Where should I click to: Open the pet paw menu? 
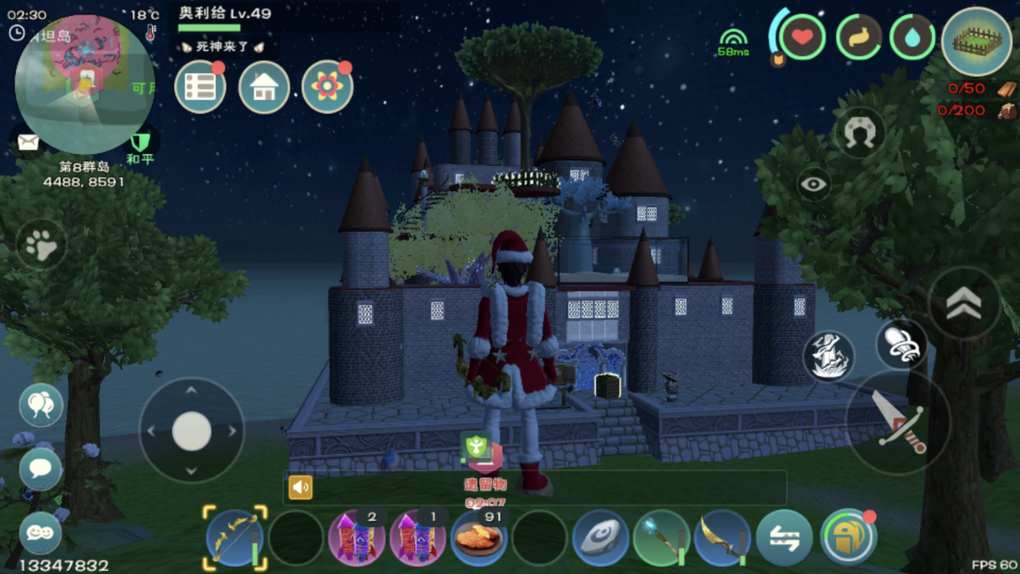click(x=41, y=244)
